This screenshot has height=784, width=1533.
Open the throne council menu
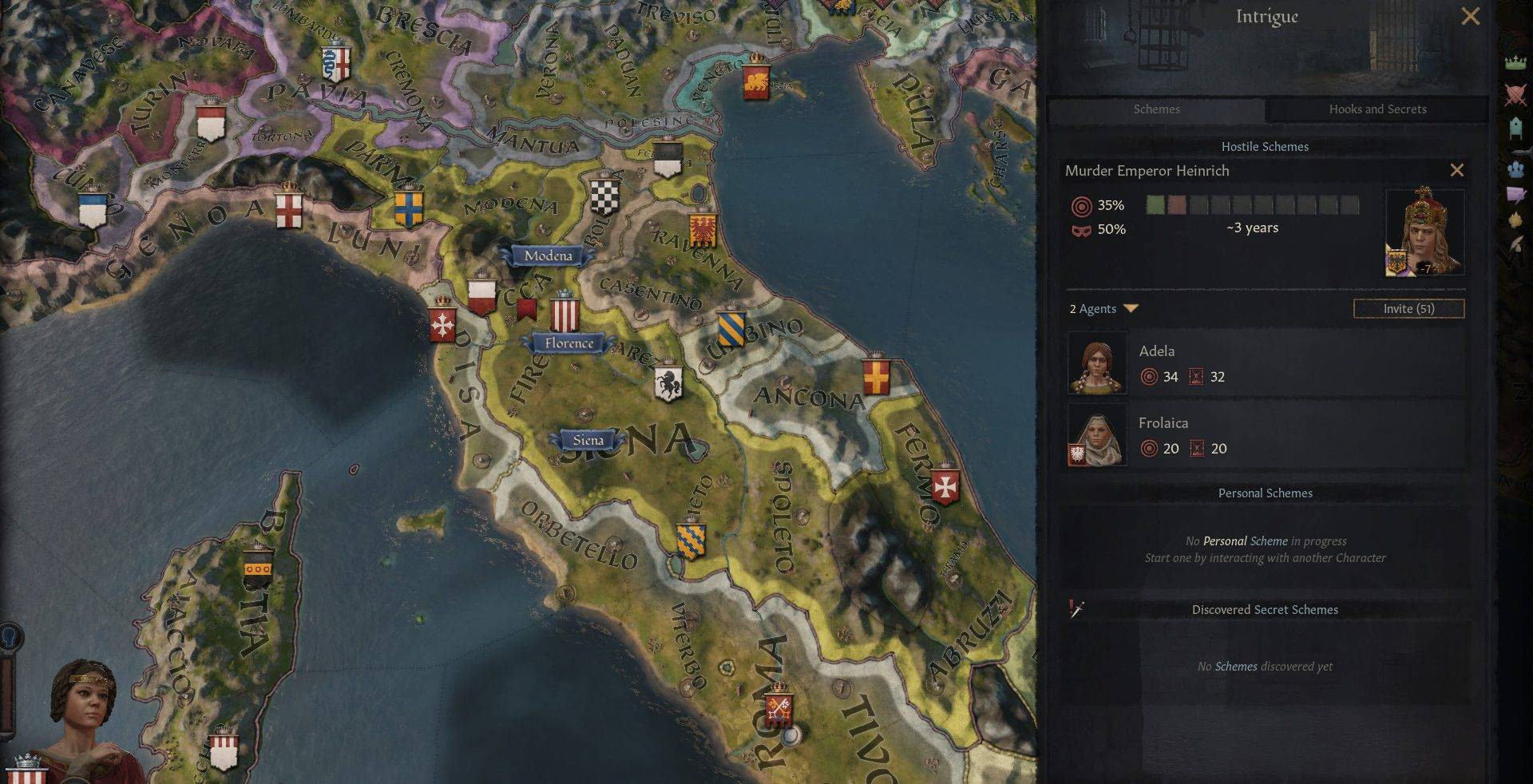click(x=1515, y=127)
